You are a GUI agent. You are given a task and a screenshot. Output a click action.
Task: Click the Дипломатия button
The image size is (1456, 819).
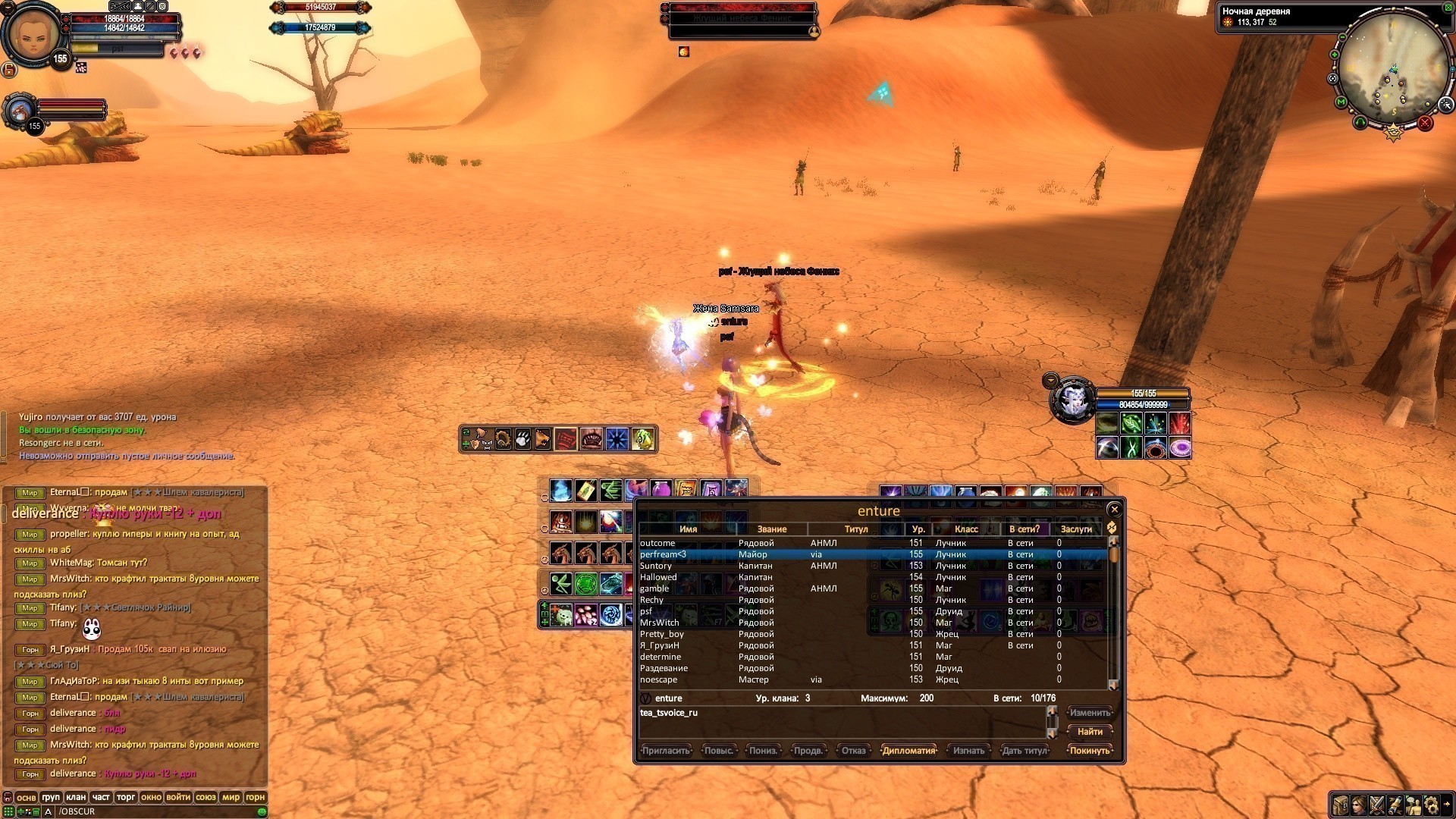pos(908,751)
